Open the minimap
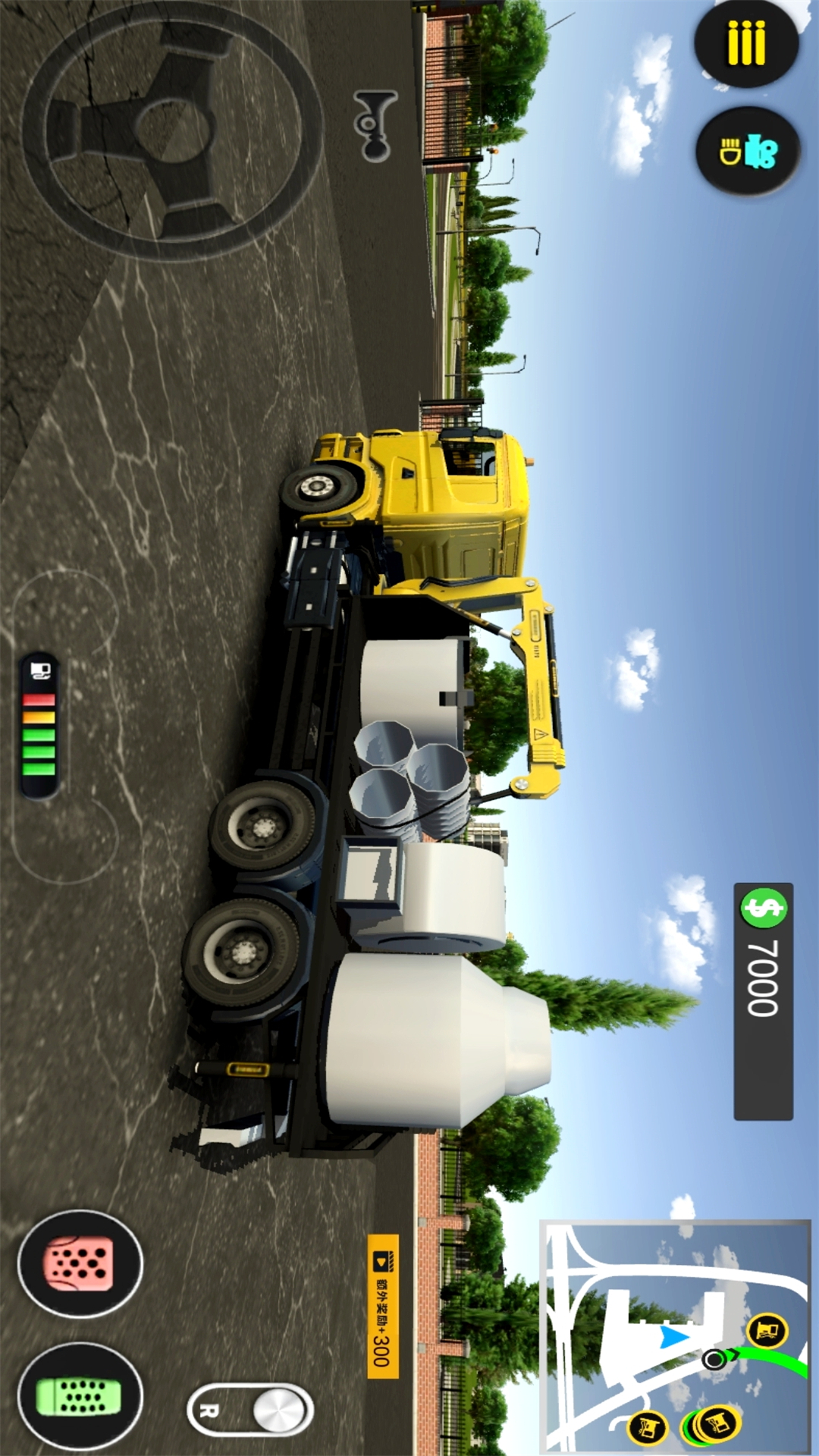 (x=675, y=1336)
